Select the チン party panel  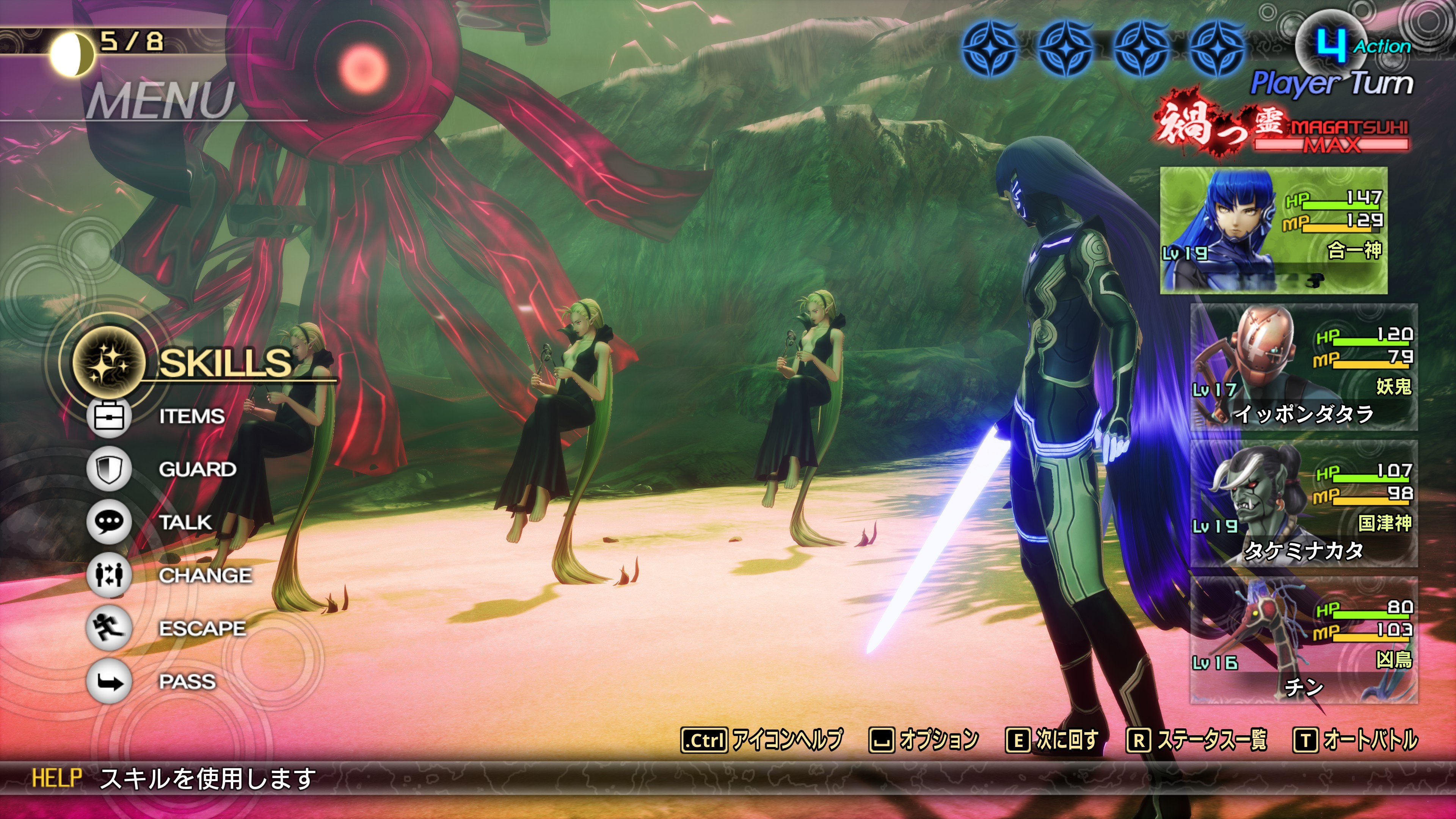[x=1304, y=640]
